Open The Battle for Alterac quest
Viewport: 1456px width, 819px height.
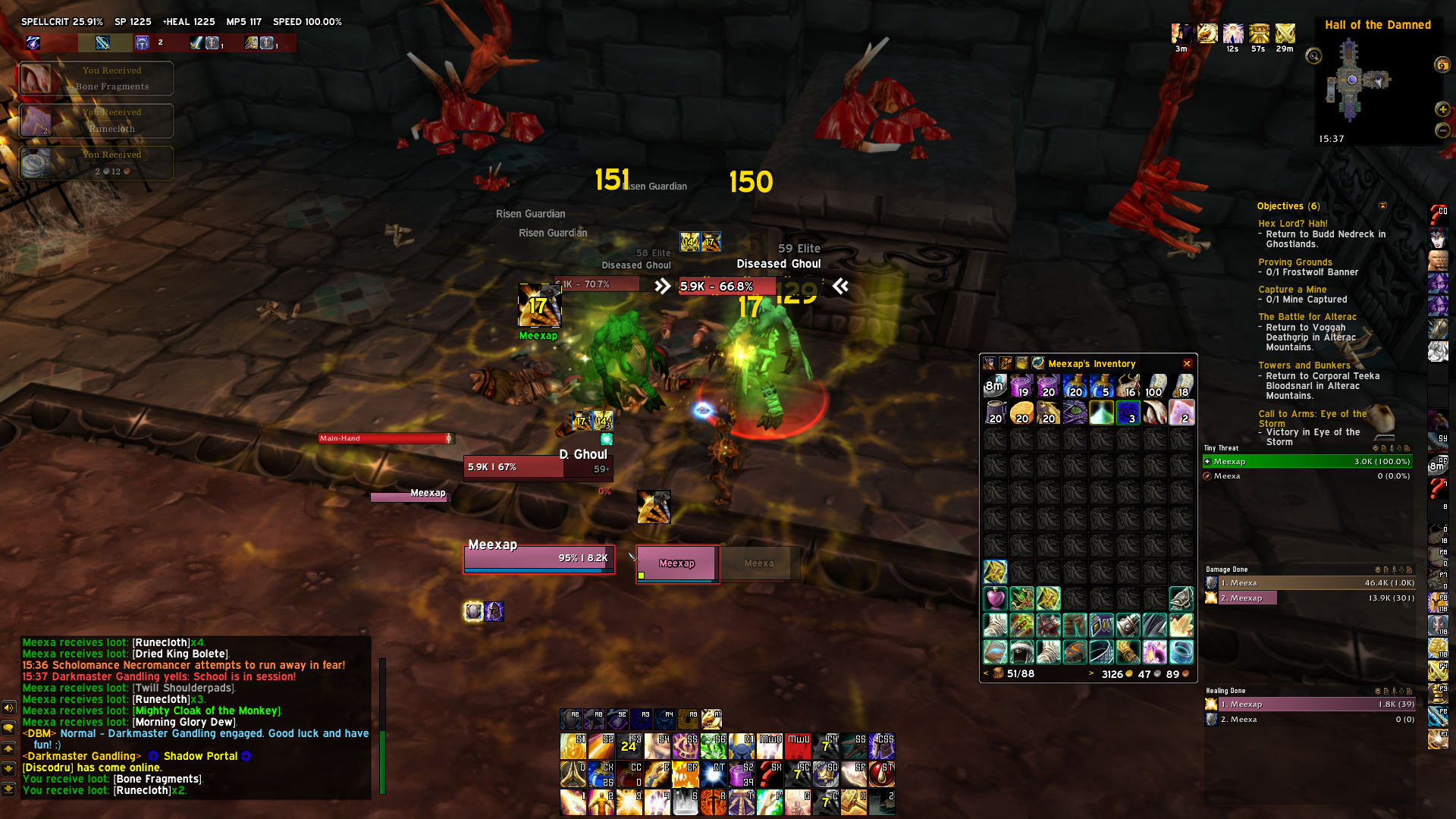click(x=1307, y=317)
